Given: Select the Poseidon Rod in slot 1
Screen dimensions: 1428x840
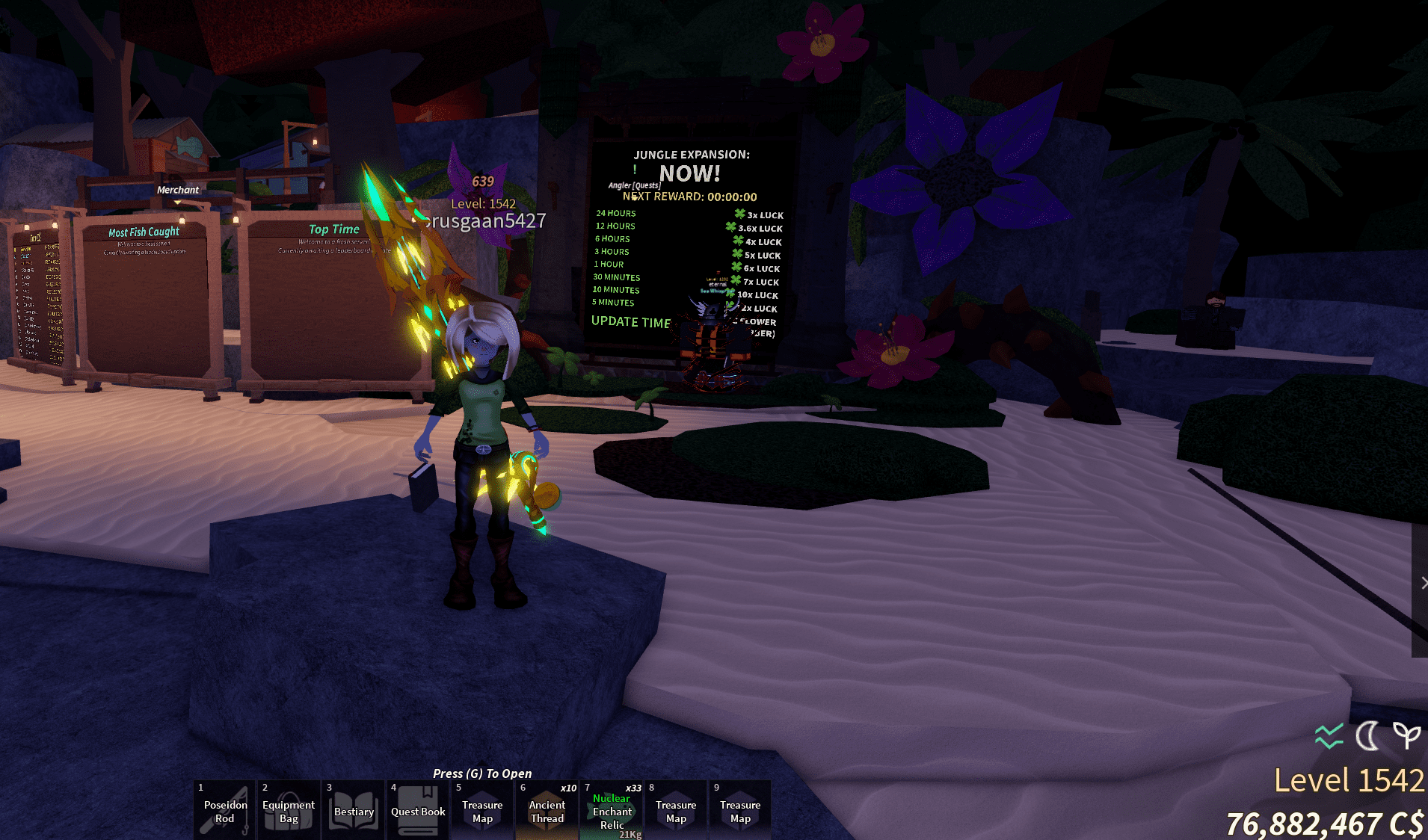Looking at the screenshot, I should point(224,810).
